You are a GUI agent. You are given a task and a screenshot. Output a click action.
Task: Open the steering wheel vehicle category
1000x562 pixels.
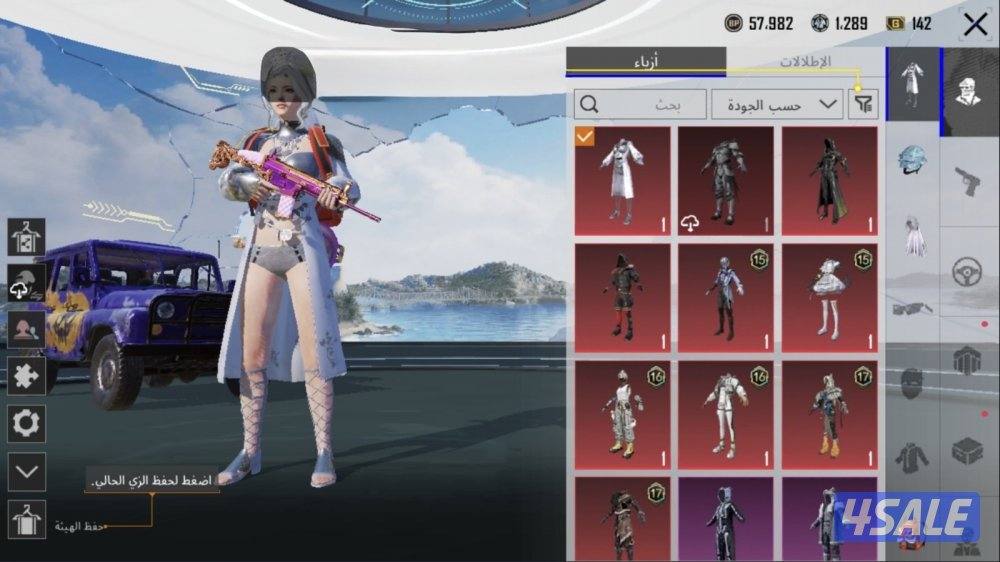(x=967, y=271)
